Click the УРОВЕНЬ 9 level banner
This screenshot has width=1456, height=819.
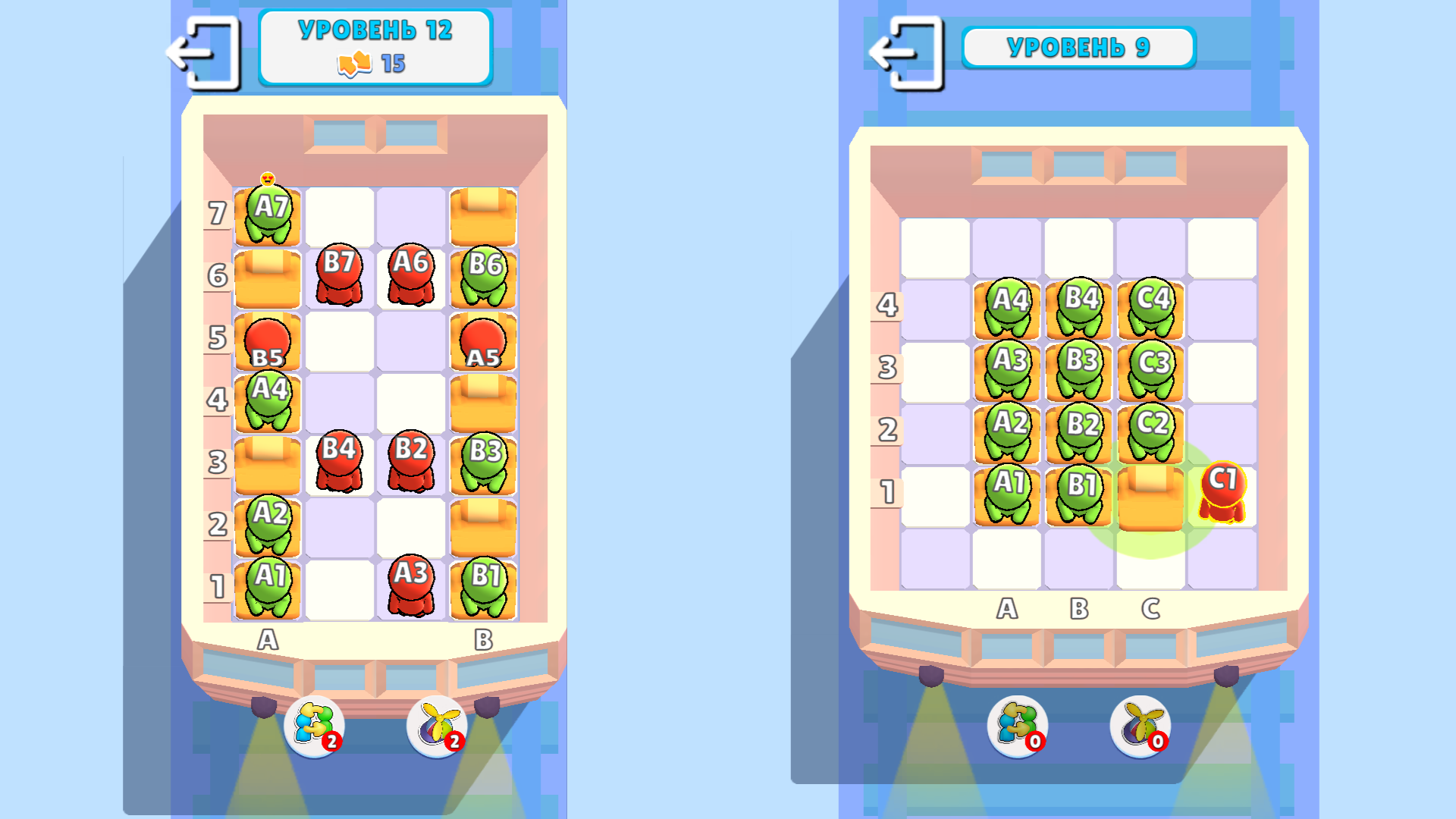[1078, 48]
